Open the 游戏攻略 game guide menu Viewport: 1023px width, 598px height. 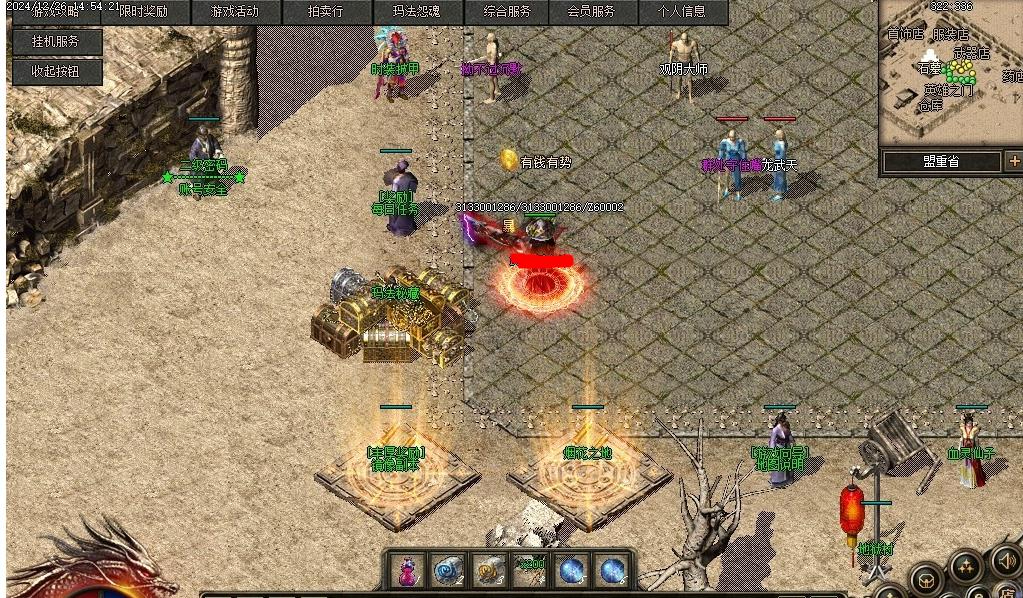click(56, 12)
